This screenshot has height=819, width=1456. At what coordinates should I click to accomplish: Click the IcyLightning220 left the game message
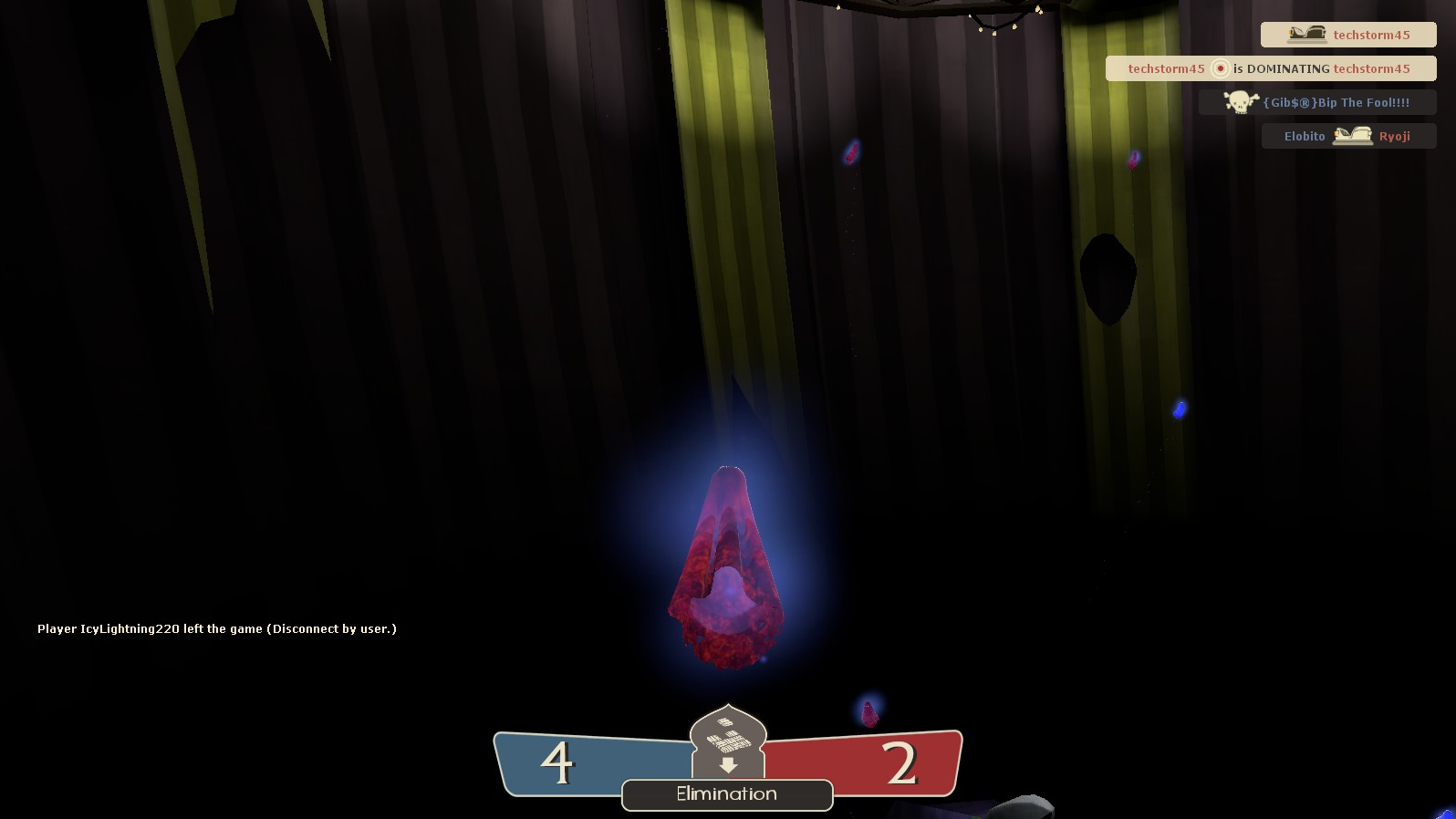tap(217, 629)
